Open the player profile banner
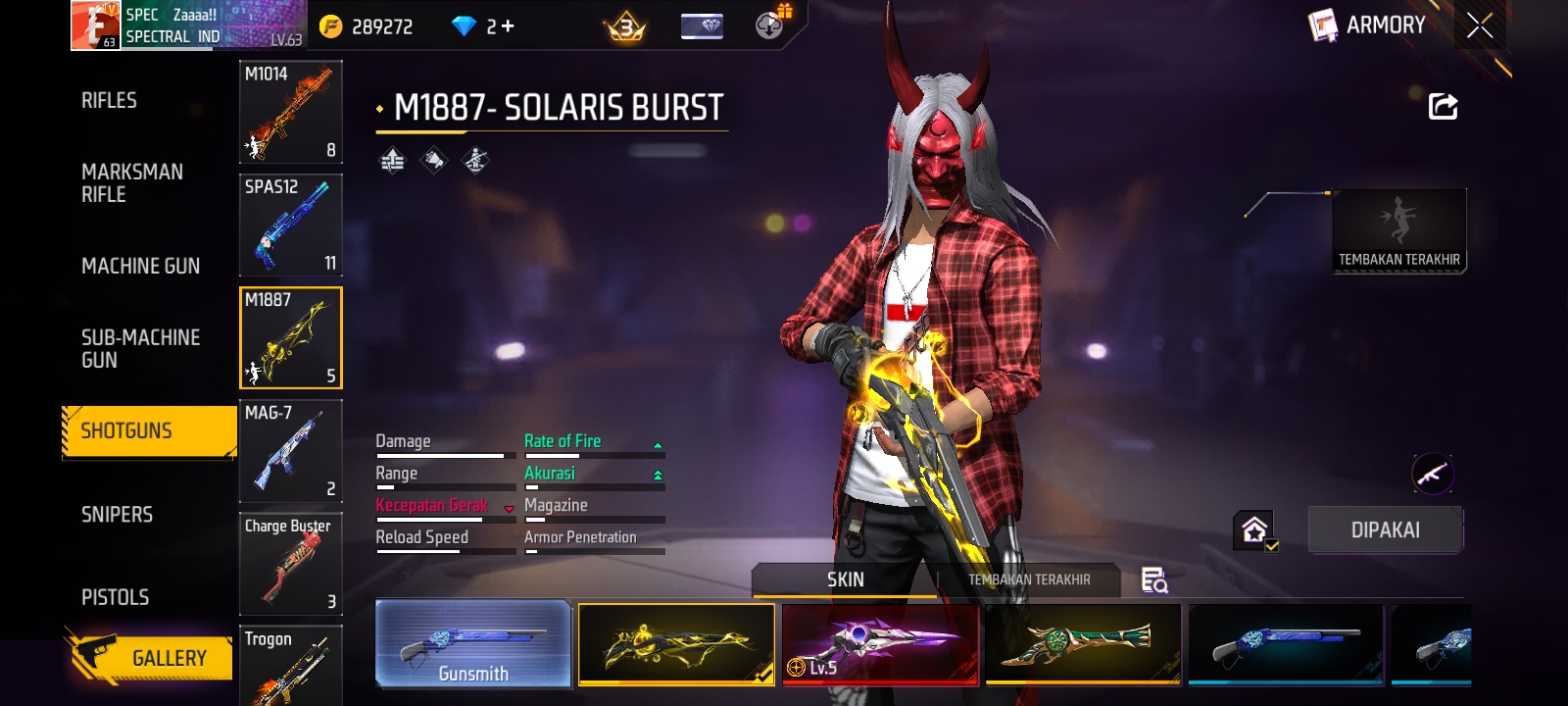 pyautogui.click(x=188, y=25)
